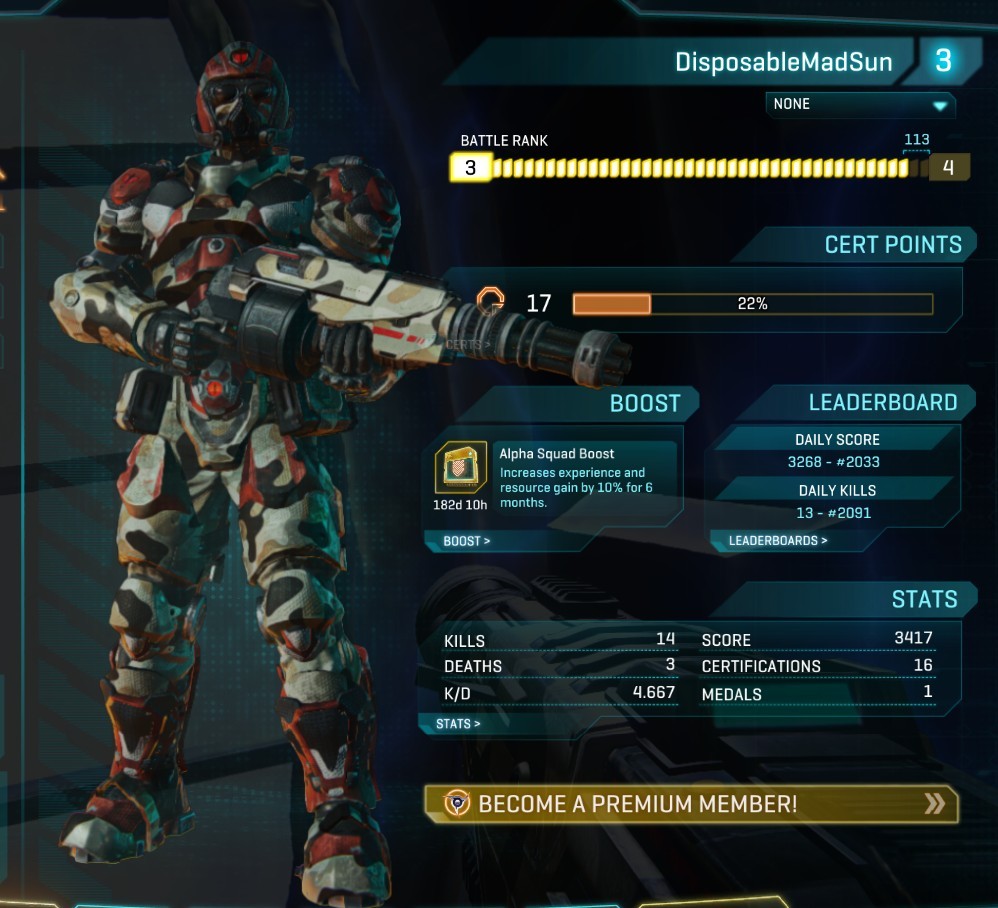Select the Alpha Squad Boost icon
This screenshot has width=998, height=908.
coord(461,468)
